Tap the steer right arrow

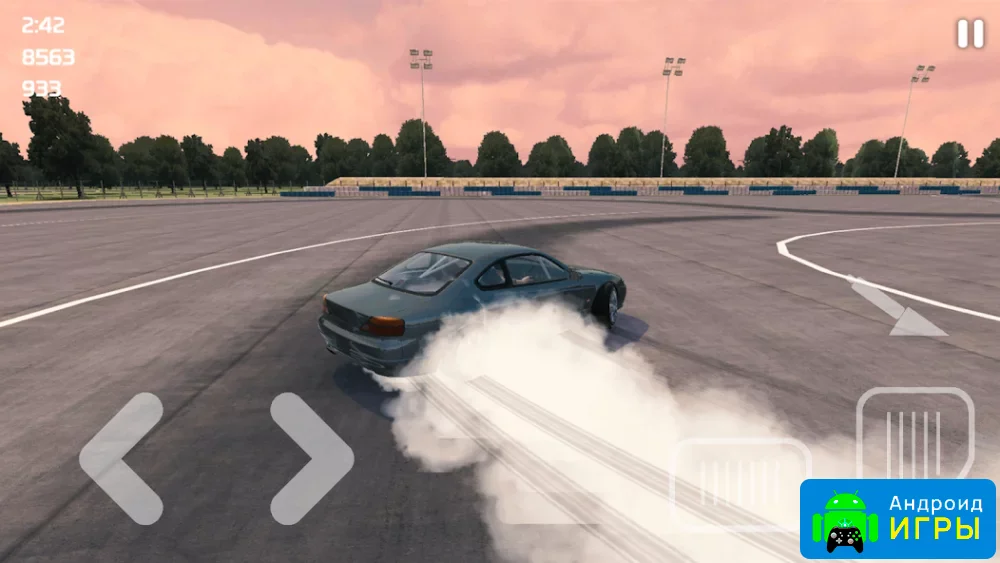[312, 458]
